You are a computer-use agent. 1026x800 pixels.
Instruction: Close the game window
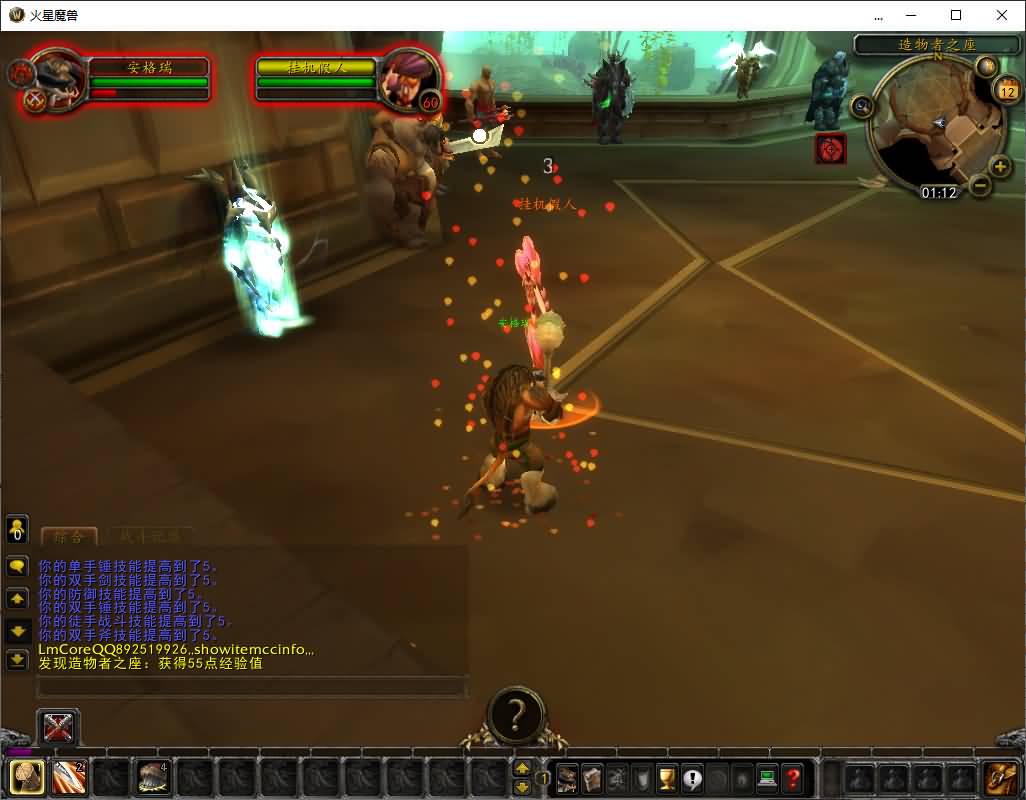pyautogui.click(x=1002, y=15)
